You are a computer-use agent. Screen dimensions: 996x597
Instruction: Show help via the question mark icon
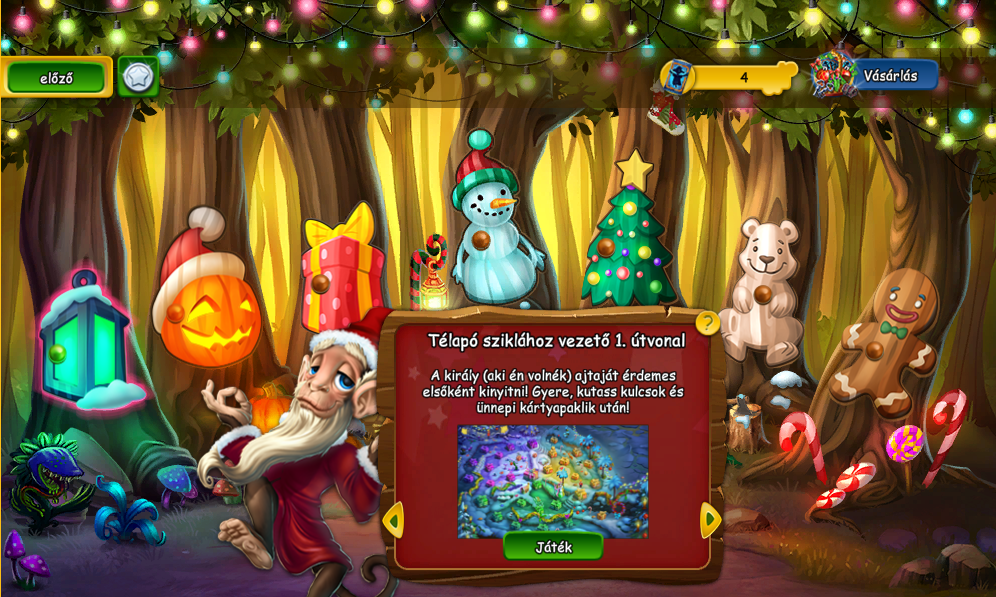coord(707,323)
